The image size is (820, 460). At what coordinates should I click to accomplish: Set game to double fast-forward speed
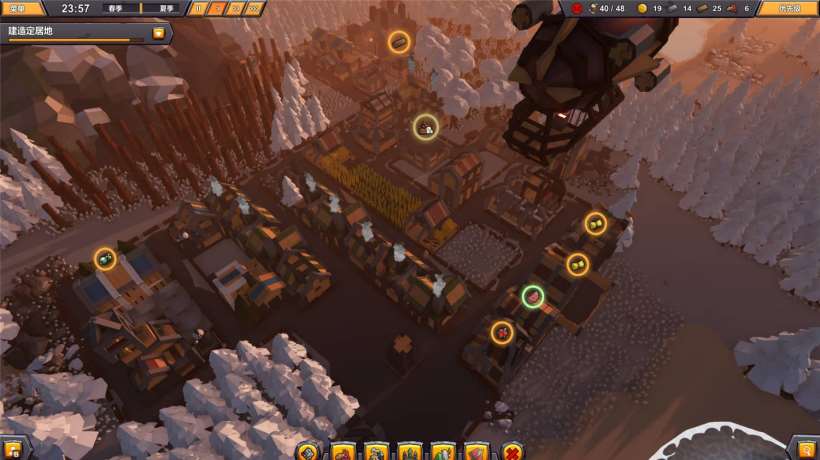(x=237, y=8)
